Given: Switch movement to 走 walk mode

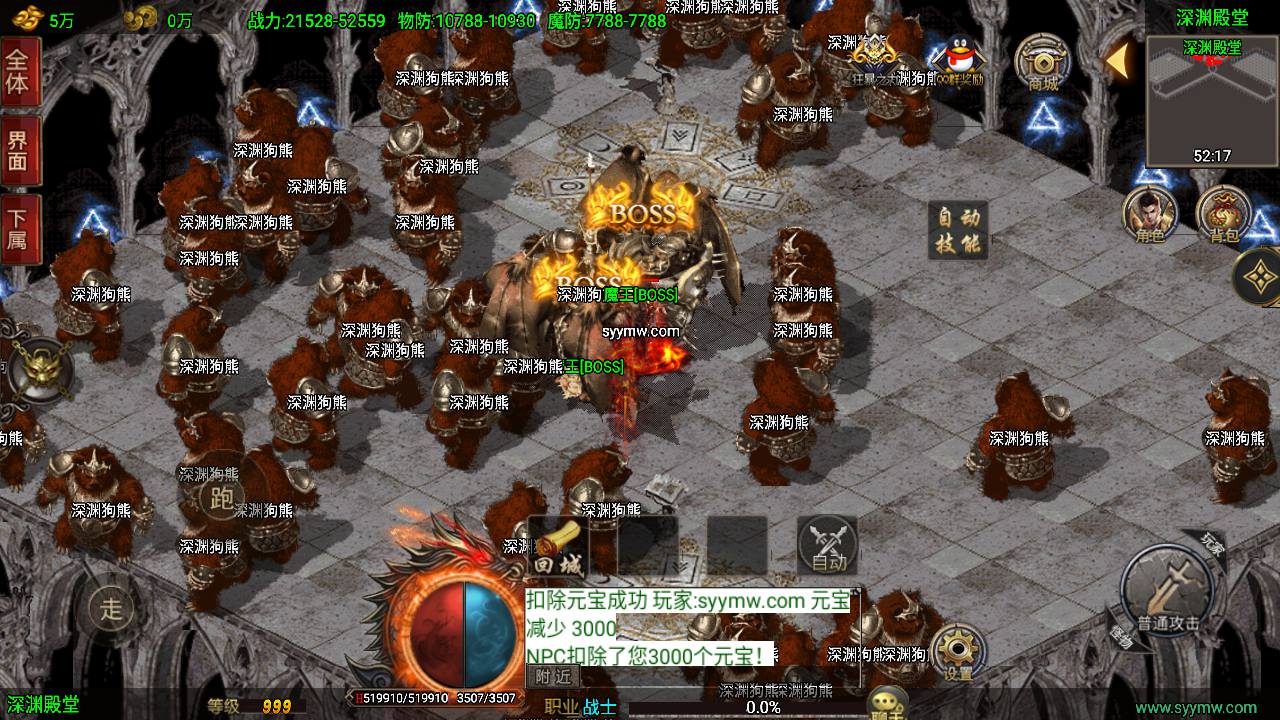Looking at the screenshot, I should point(112,607).
